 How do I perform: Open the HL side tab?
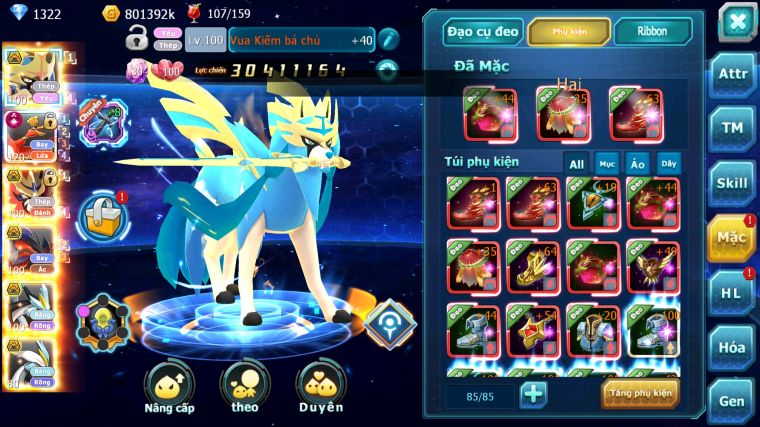coord(732,293)
